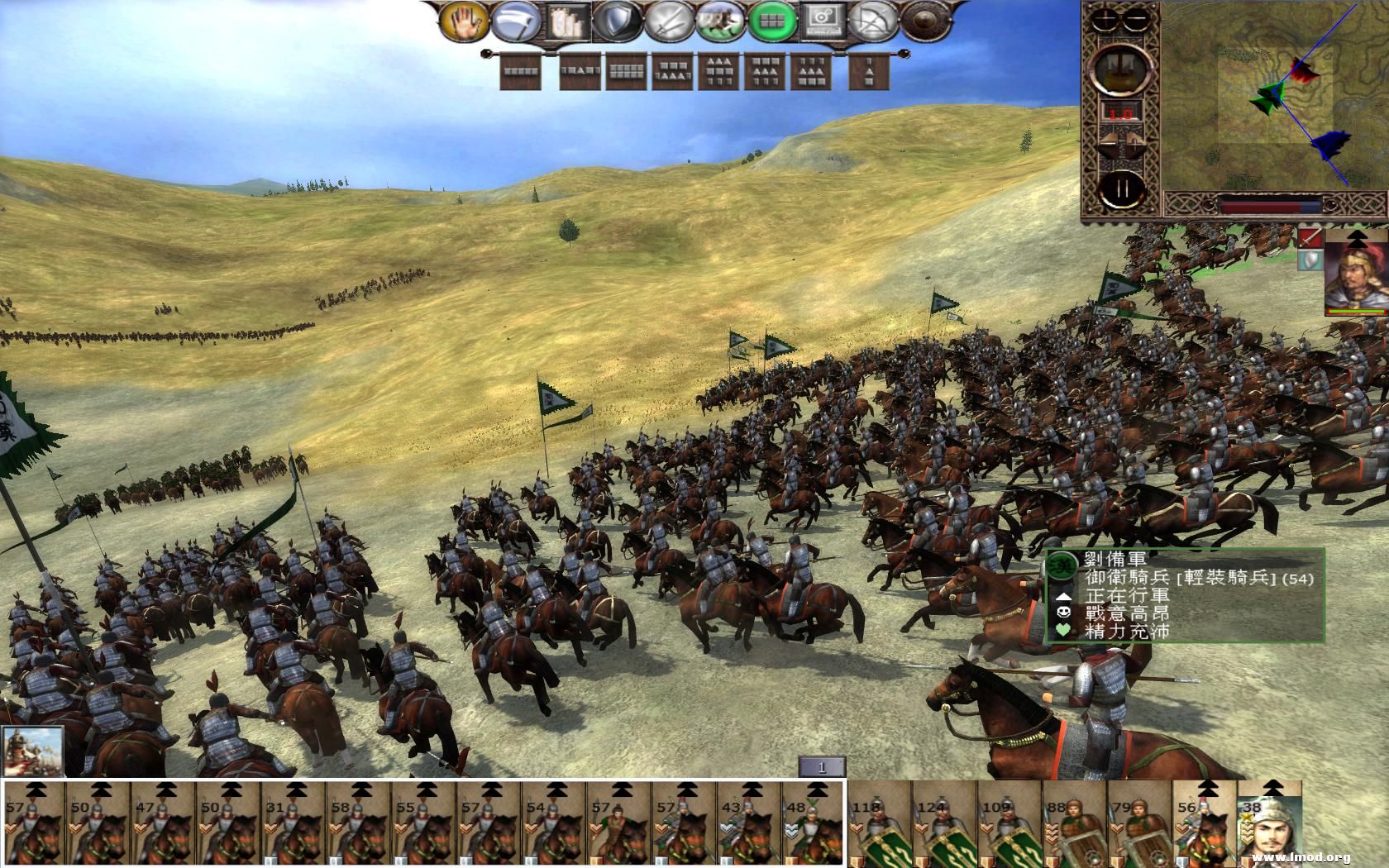This screenshot has height=868, width=1389.
Task: Select the Halt command hand icon
Action: 463,23
